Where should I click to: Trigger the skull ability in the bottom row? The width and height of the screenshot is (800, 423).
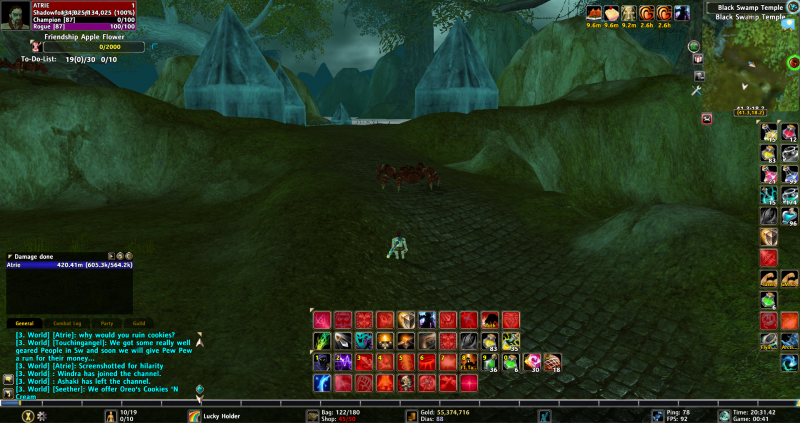(x=407, y=383)
